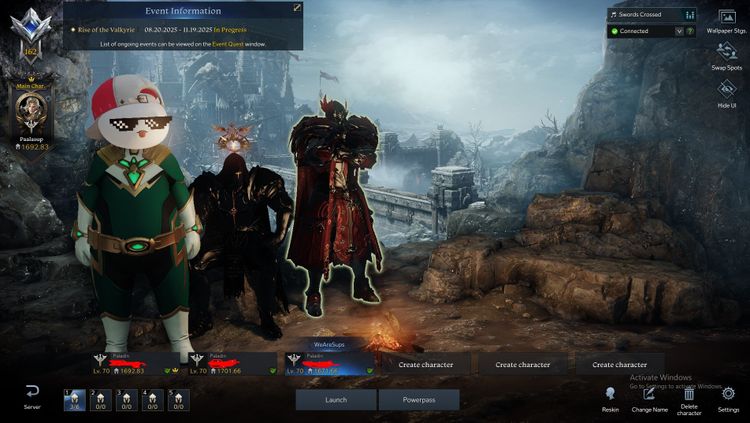Image resolution: width=750 pixels, height=423 pixels.
Task: Expand the Connected status dropdown
Action: (x=679, y=31)
